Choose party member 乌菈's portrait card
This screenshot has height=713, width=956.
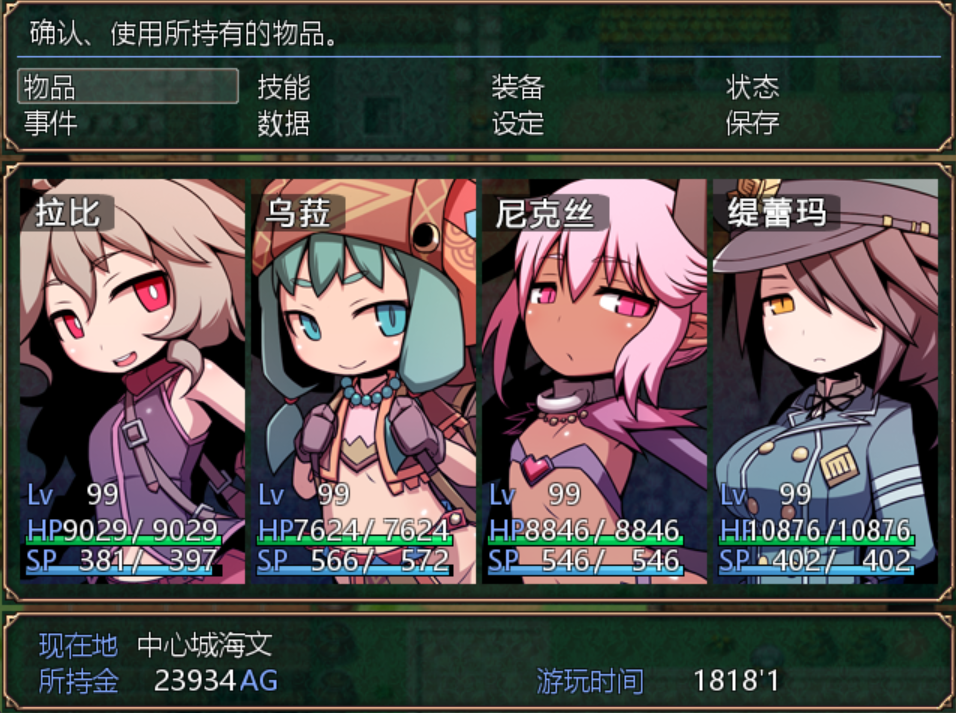point(363,380)
